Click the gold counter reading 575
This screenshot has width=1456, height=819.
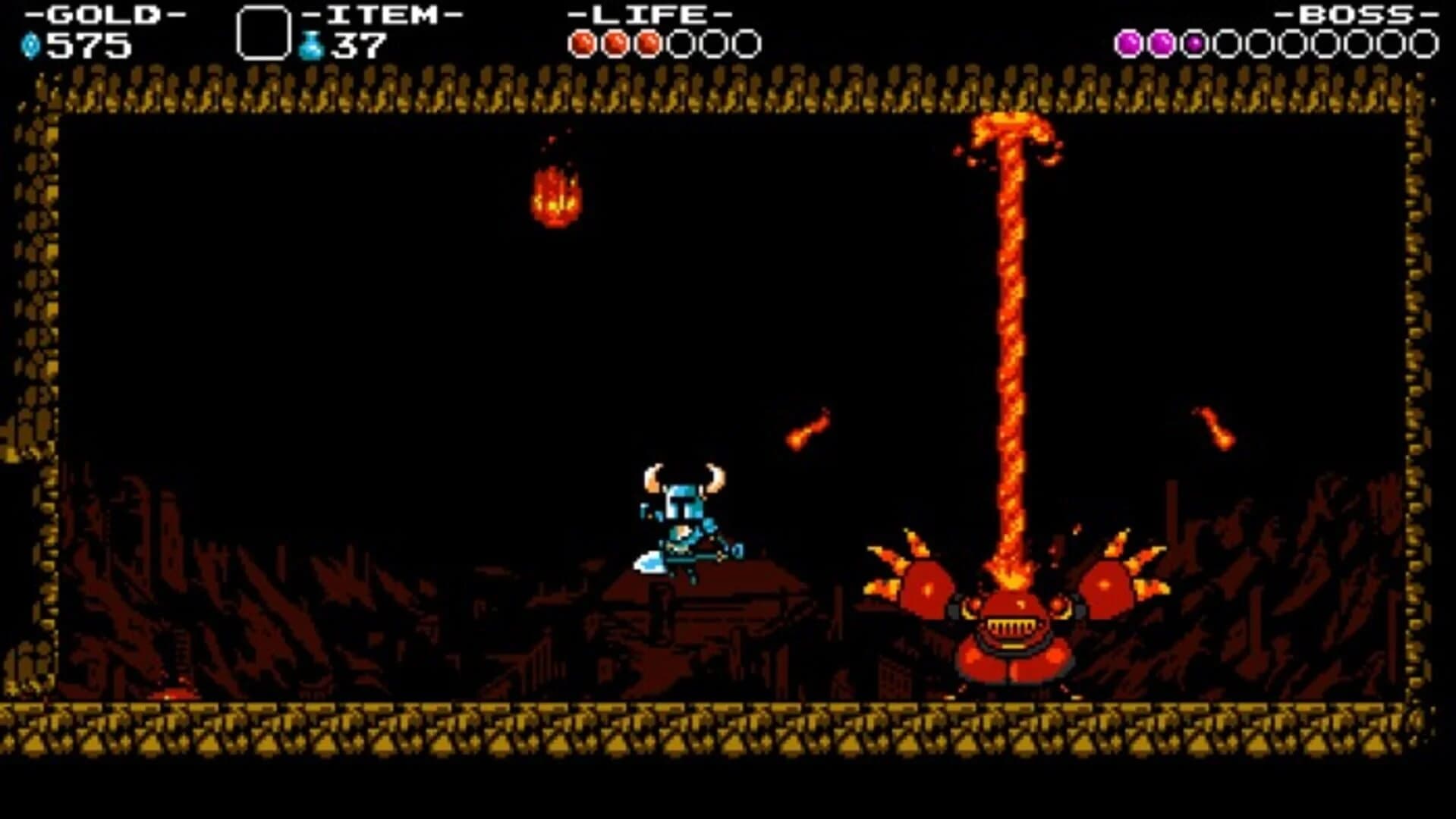(91, 45)
